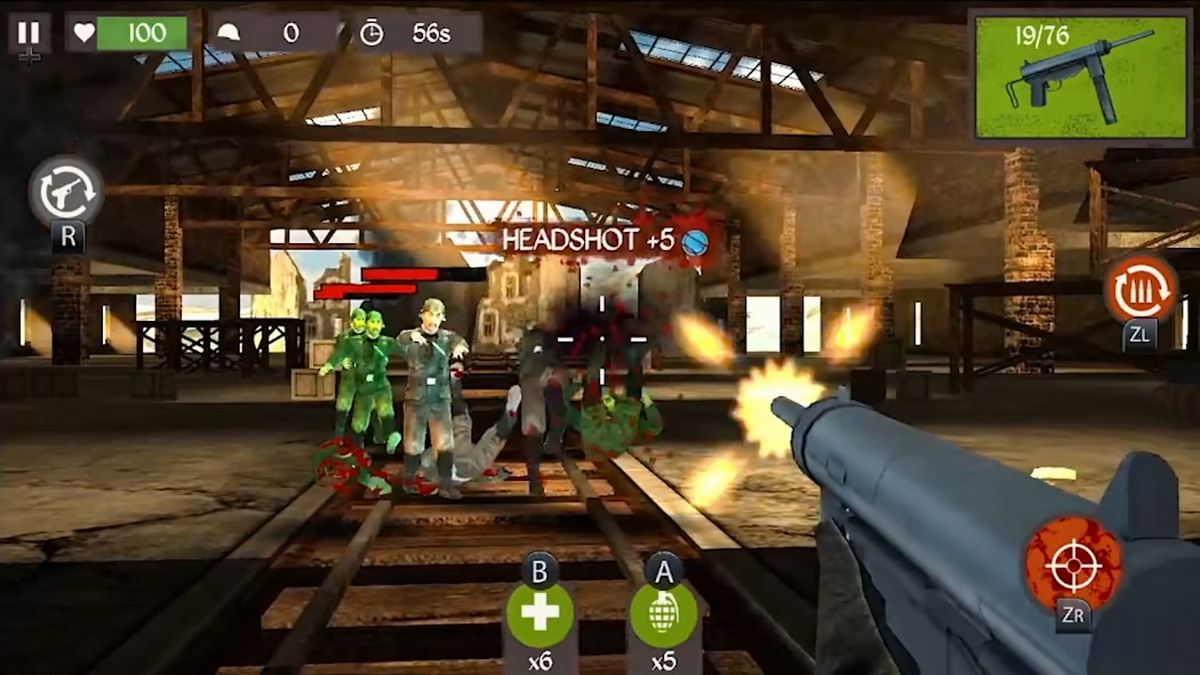Select the submachine gun weapon panel
This screenshot has height=675, width=1200.
point(1078,77)
